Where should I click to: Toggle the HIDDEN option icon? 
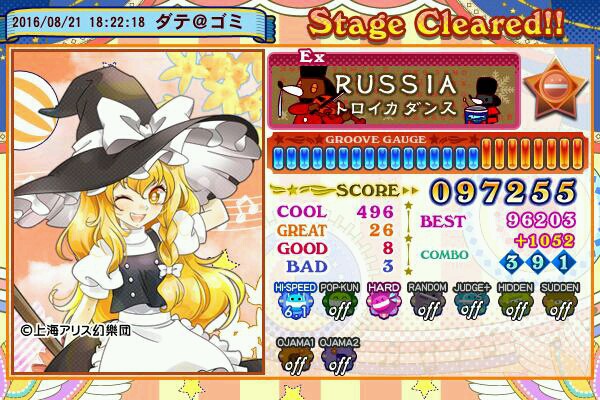[515, 302]
